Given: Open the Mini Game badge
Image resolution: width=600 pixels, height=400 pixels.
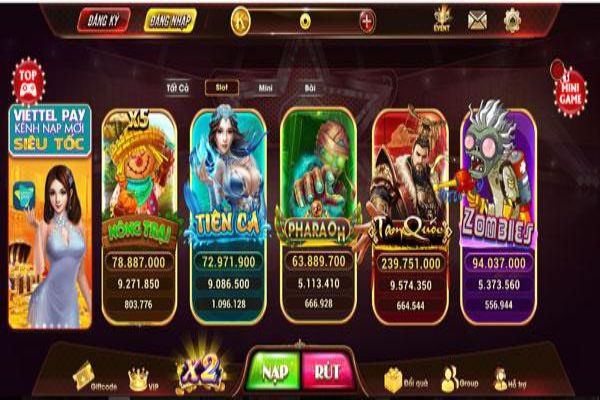Looking at the screenshot, I should tap(566, 83).
